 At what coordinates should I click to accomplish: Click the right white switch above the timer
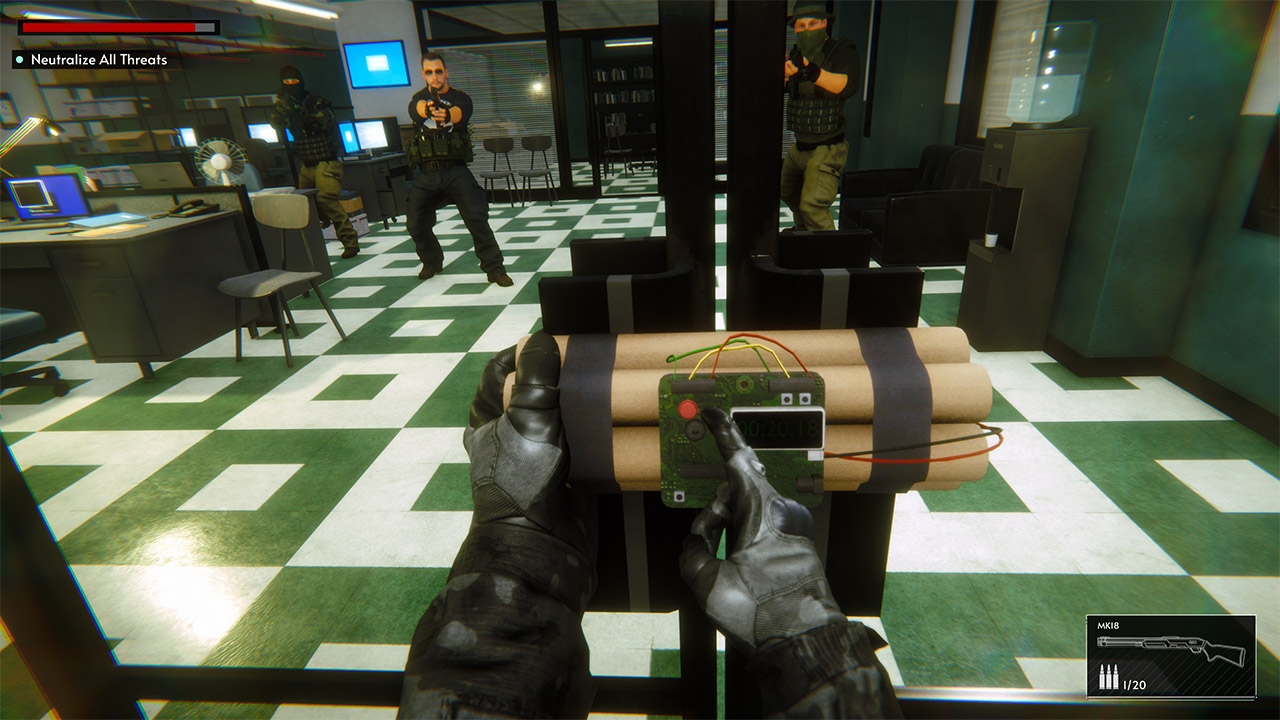click(x=805, y=398)
